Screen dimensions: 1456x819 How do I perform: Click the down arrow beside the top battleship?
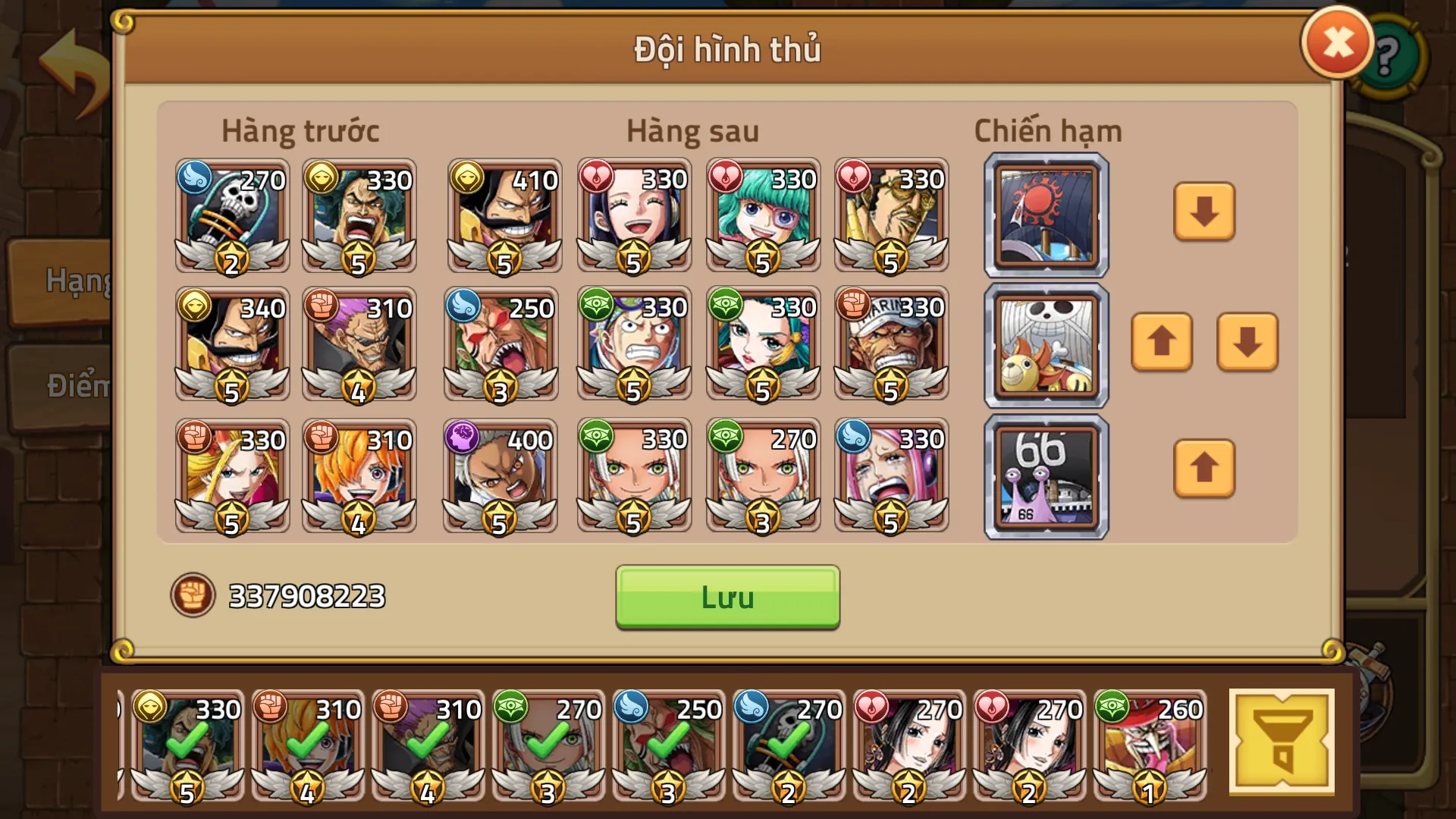click(1203, 213)
